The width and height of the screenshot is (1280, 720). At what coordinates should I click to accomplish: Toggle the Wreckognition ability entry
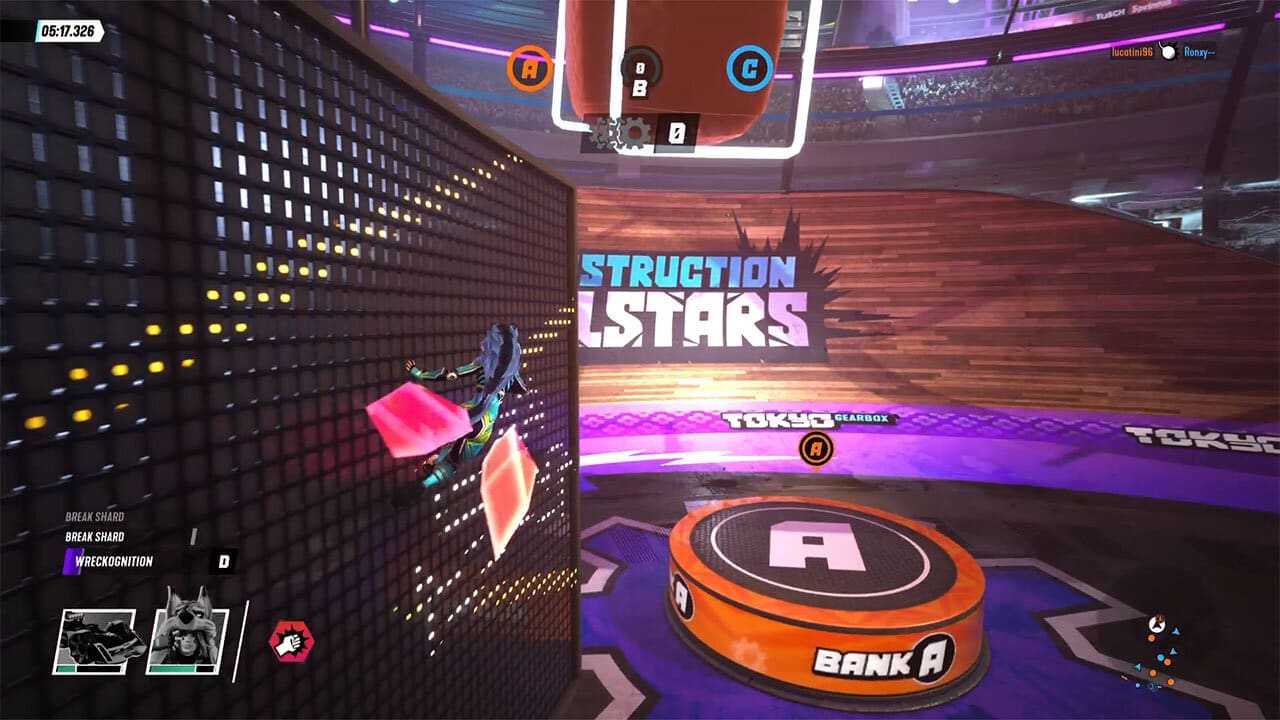coord(113,560)
